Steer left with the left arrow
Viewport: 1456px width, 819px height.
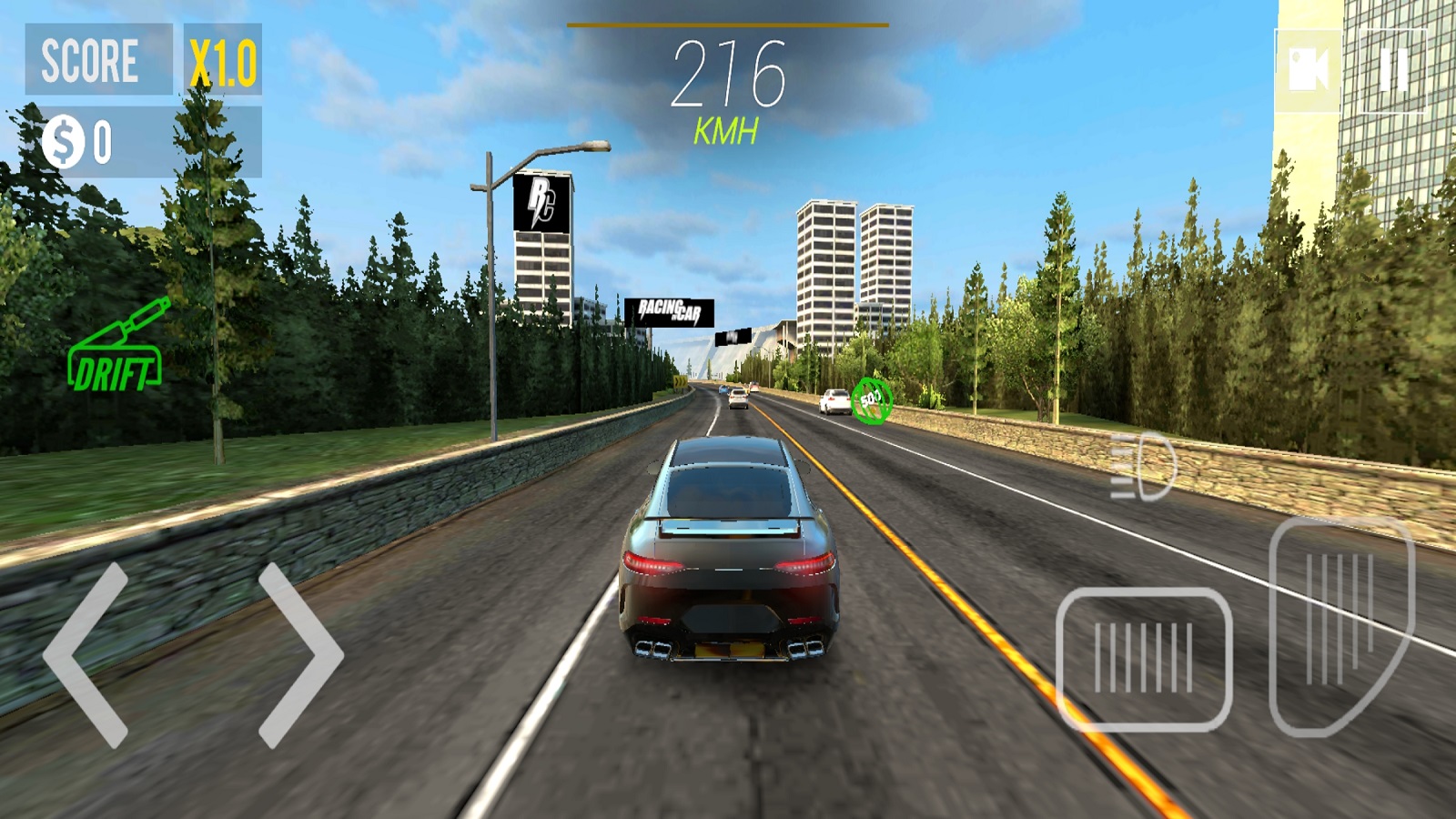86,655
